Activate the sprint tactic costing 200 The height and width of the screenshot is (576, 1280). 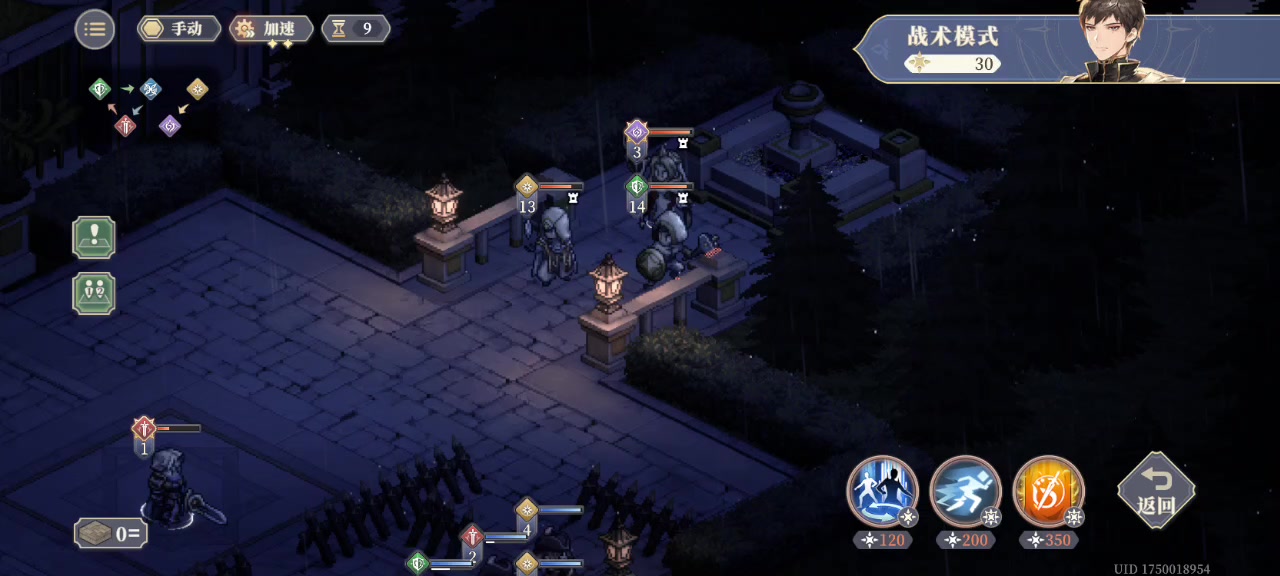pos(965,492)
